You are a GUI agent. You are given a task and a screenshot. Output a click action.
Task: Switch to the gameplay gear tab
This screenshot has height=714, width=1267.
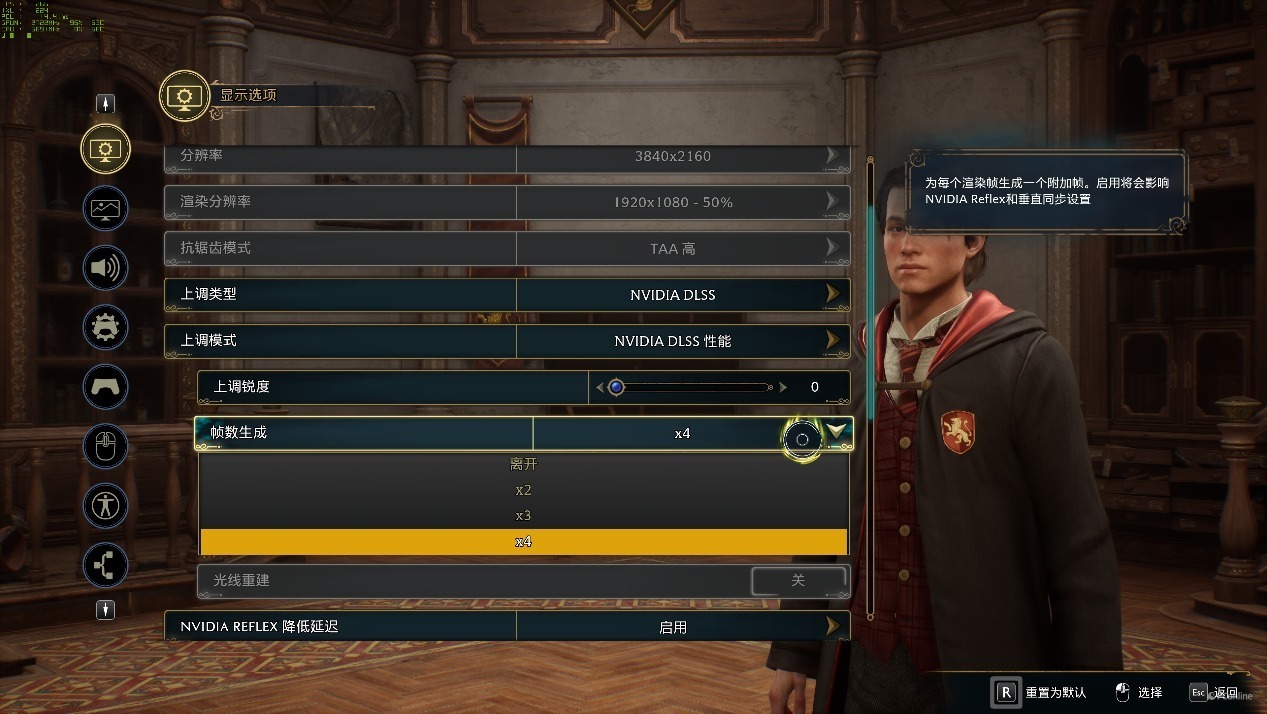(105, 327)
